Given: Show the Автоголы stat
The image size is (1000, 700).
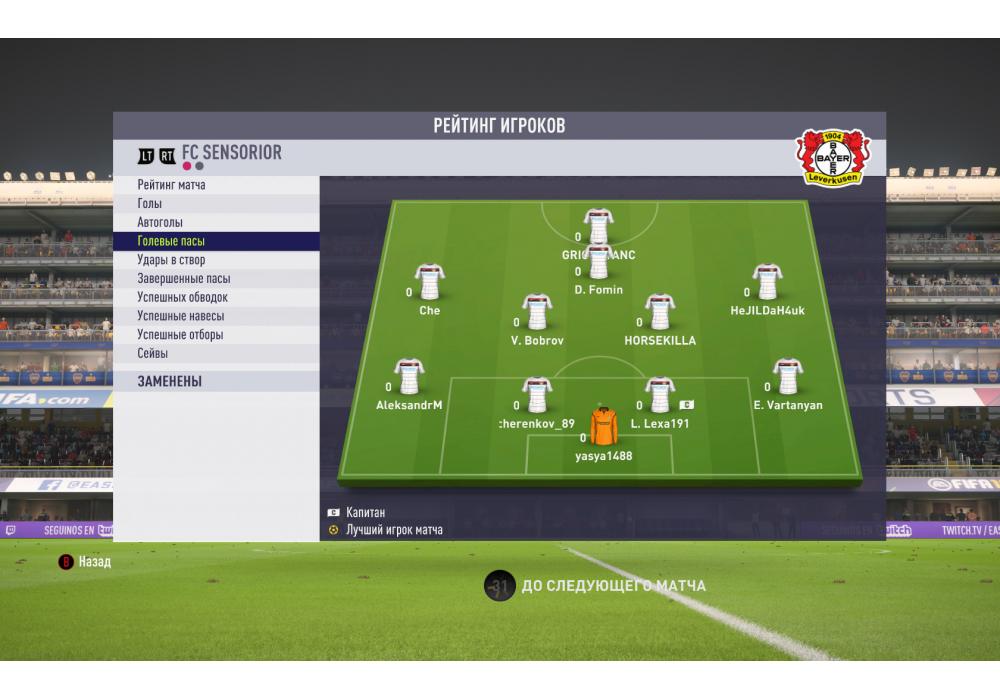Looking at the screenshot, I should coord(160,222).
